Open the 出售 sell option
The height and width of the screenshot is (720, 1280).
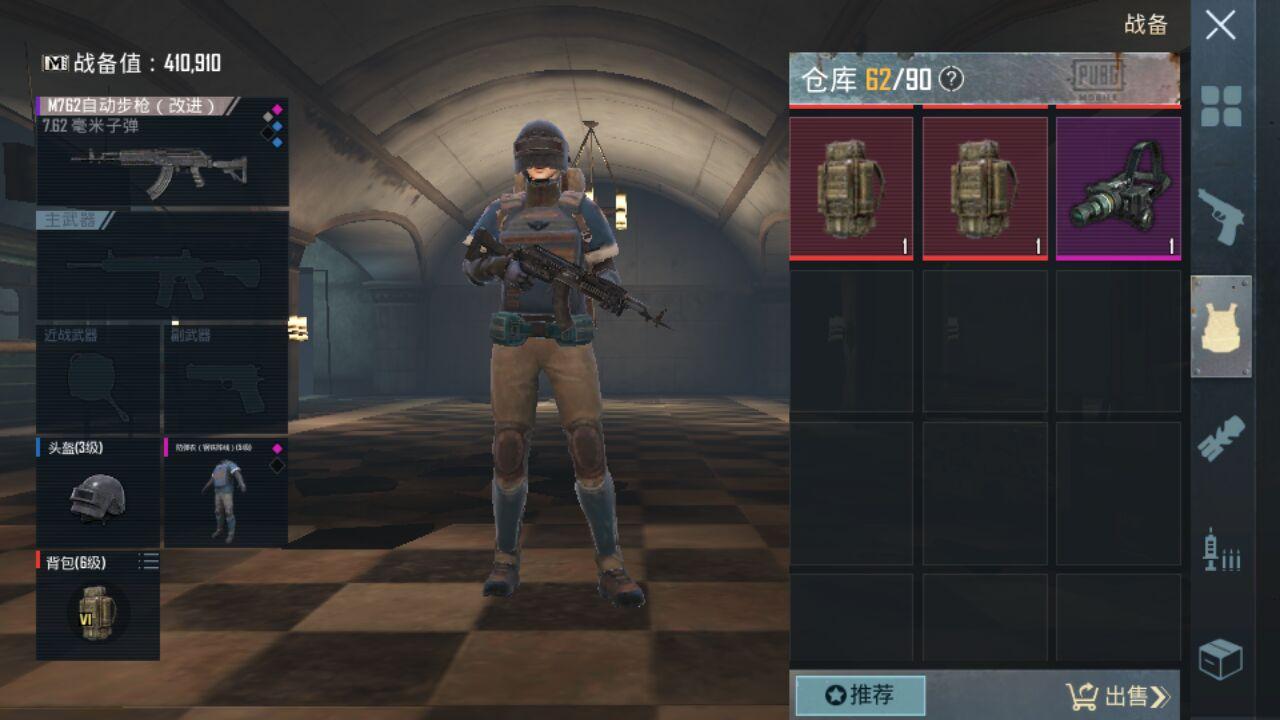tap(1118, 696)
